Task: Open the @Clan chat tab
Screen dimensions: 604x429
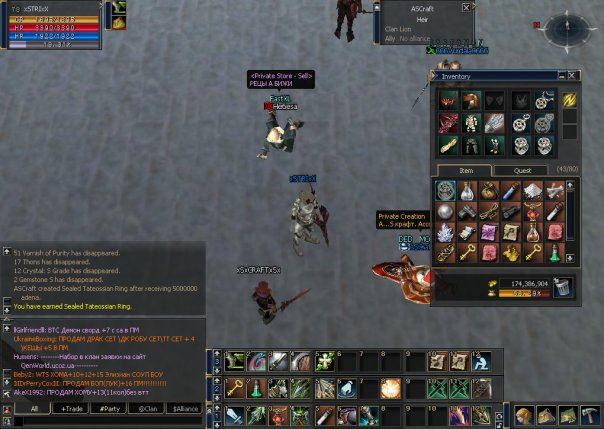Action: (x=147, y=409)
